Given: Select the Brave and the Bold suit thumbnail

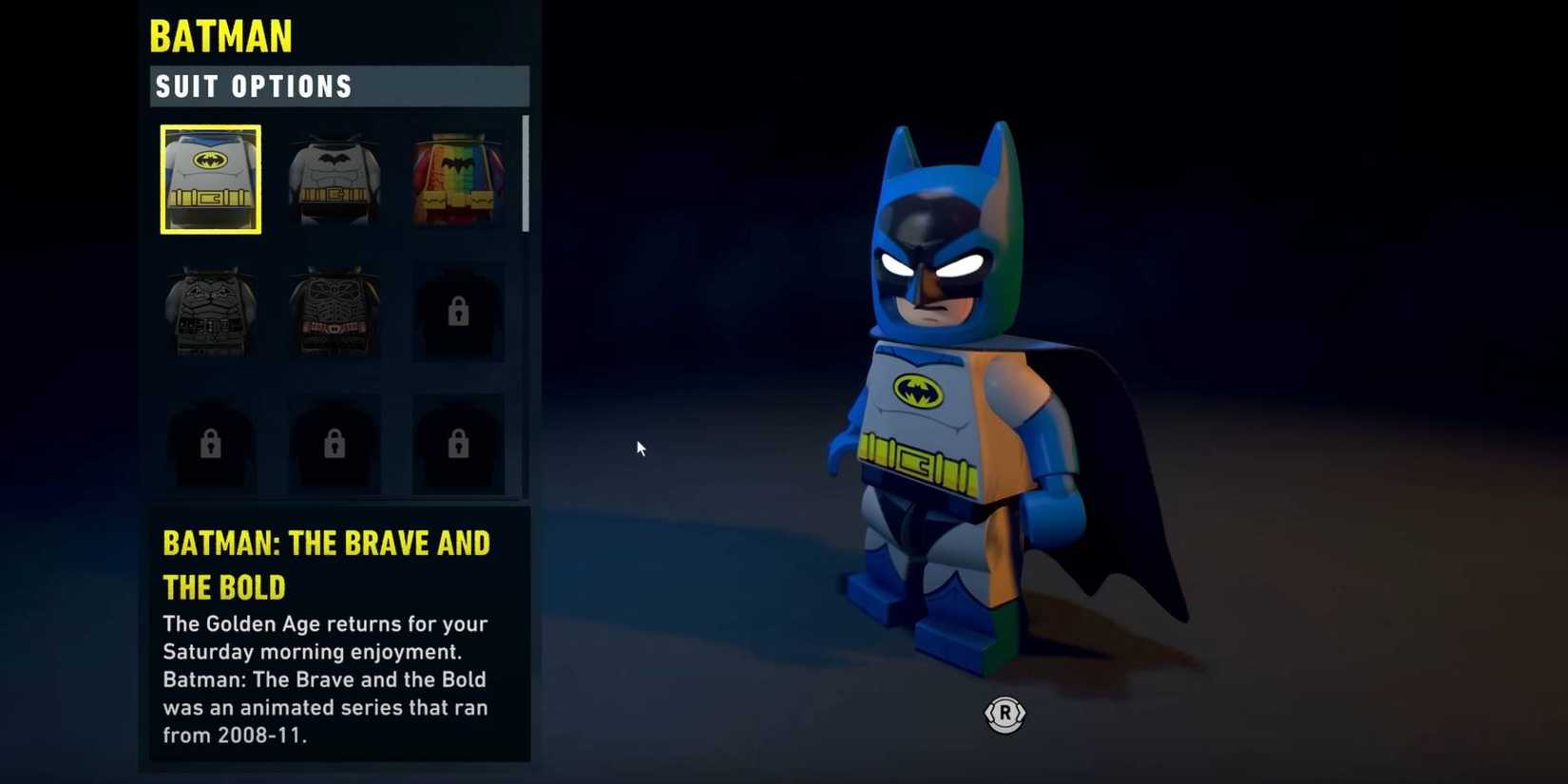Looking at the screenshot, I should point(210,179).
